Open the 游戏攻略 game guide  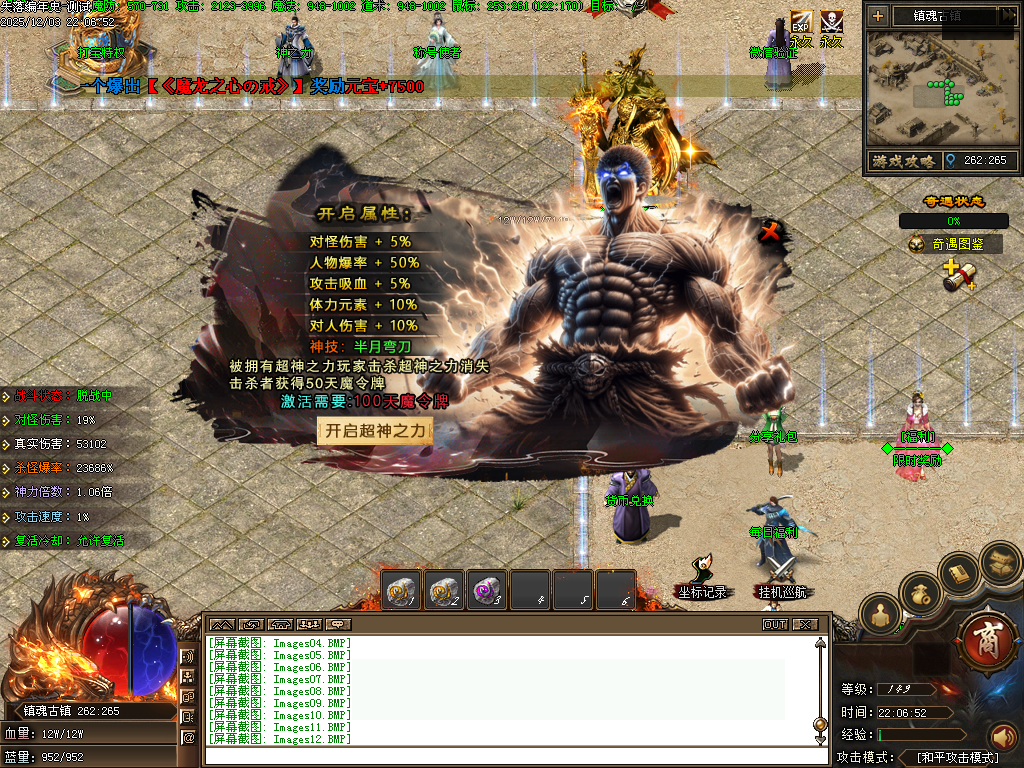coord(902,160)
